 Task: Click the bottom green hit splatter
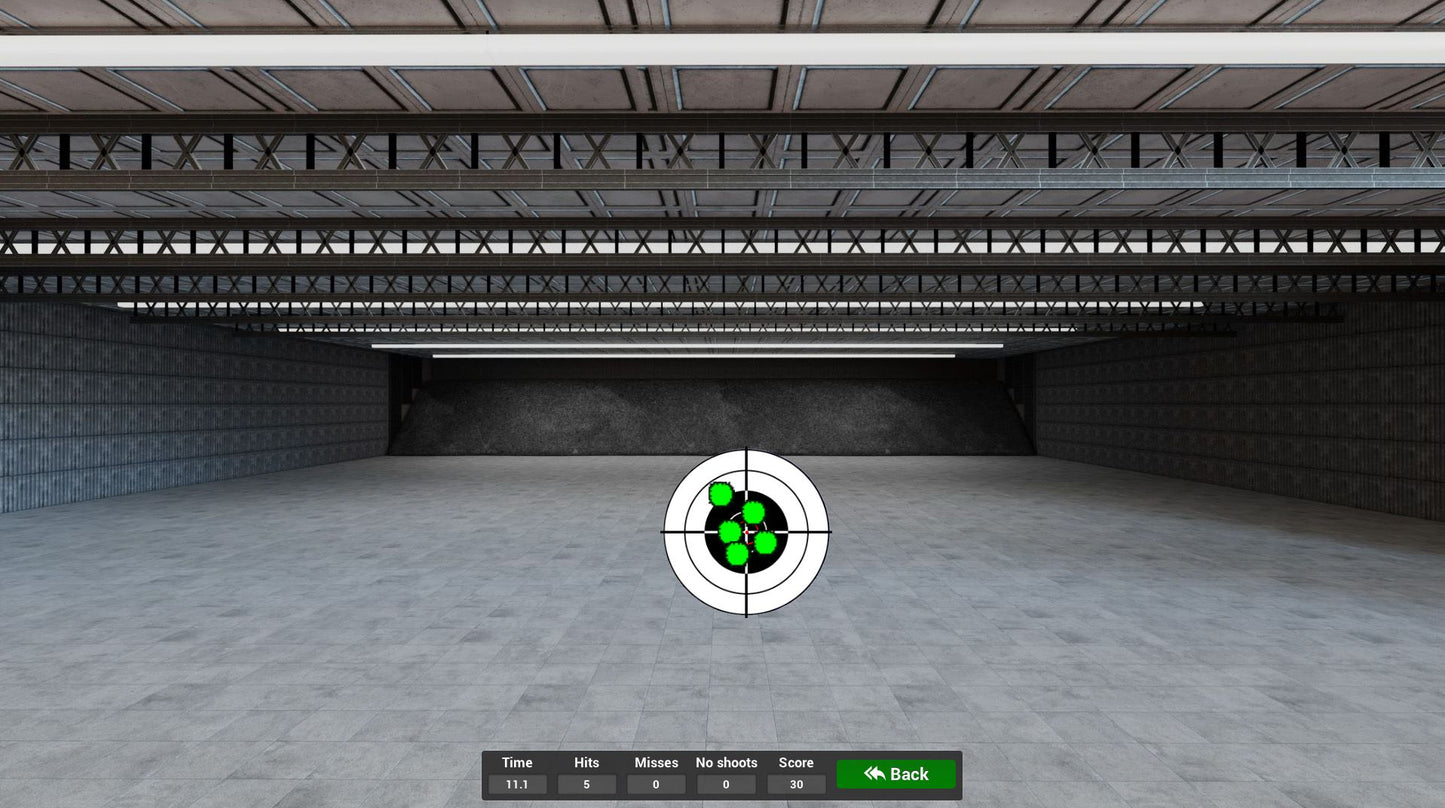(x=737, y=556)
